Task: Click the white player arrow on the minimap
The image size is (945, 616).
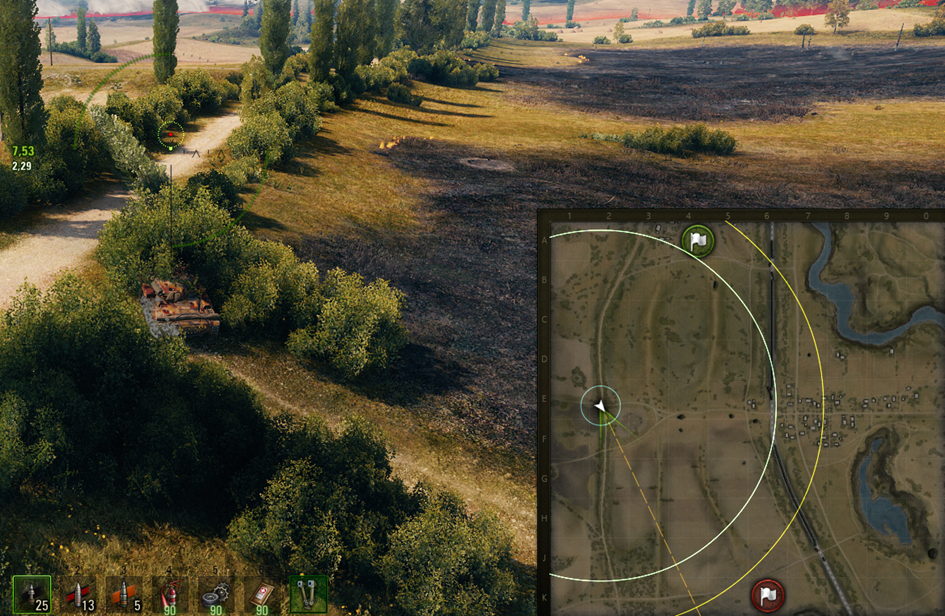Action: (x=600, y=406)
